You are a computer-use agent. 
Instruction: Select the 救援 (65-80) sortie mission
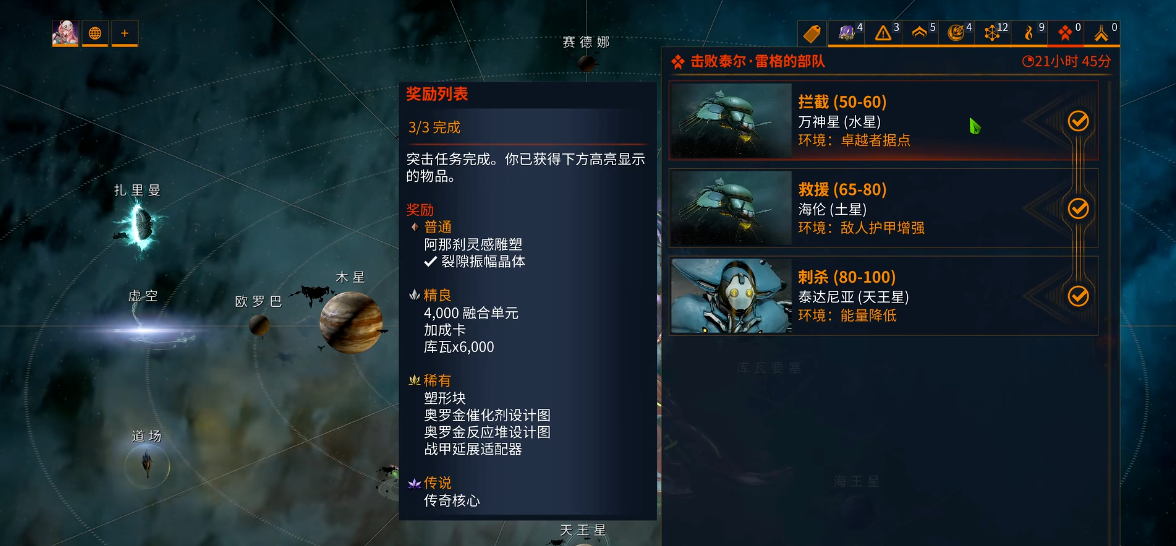tap(883, 208)
